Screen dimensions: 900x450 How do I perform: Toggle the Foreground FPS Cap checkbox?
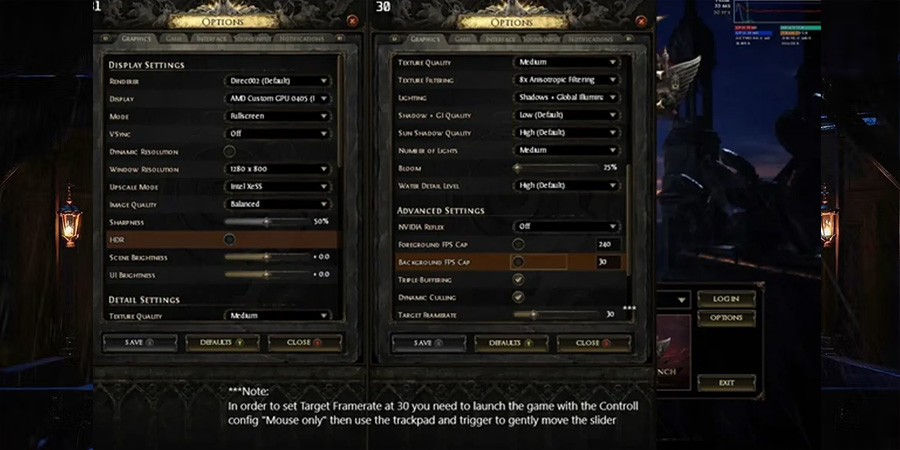(x=518, y=244)
